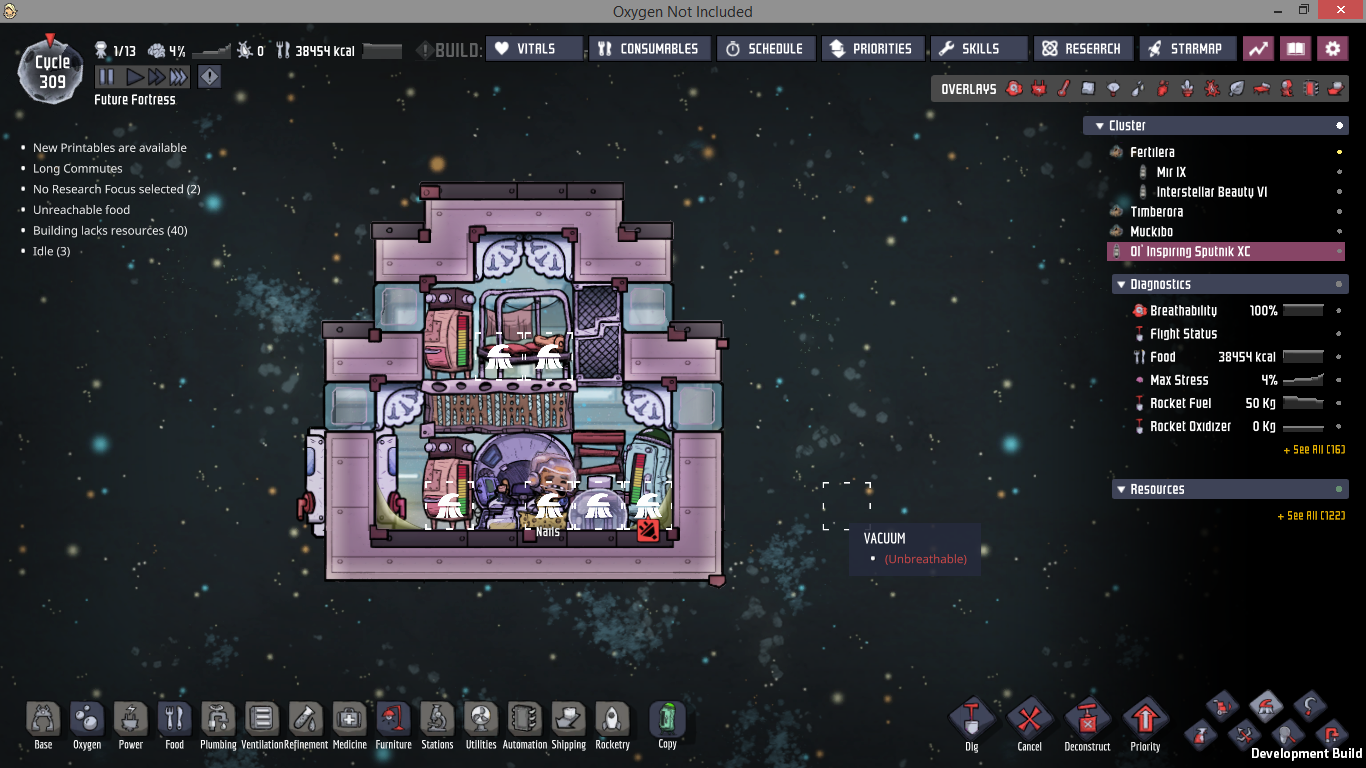Activate the Priority tool
Image resolution: width=1366 pixels, height=768 pixels.
tap(1145, 724)
